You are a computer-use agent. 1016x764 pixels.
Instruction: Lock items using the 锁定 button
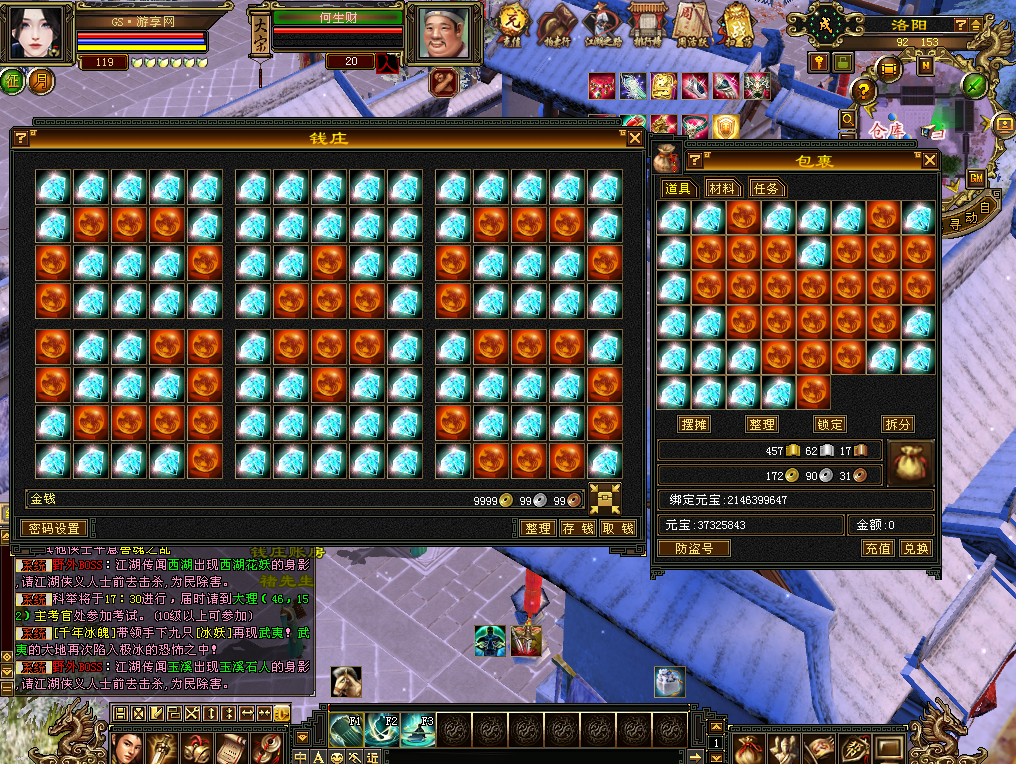tap(829, 424)
